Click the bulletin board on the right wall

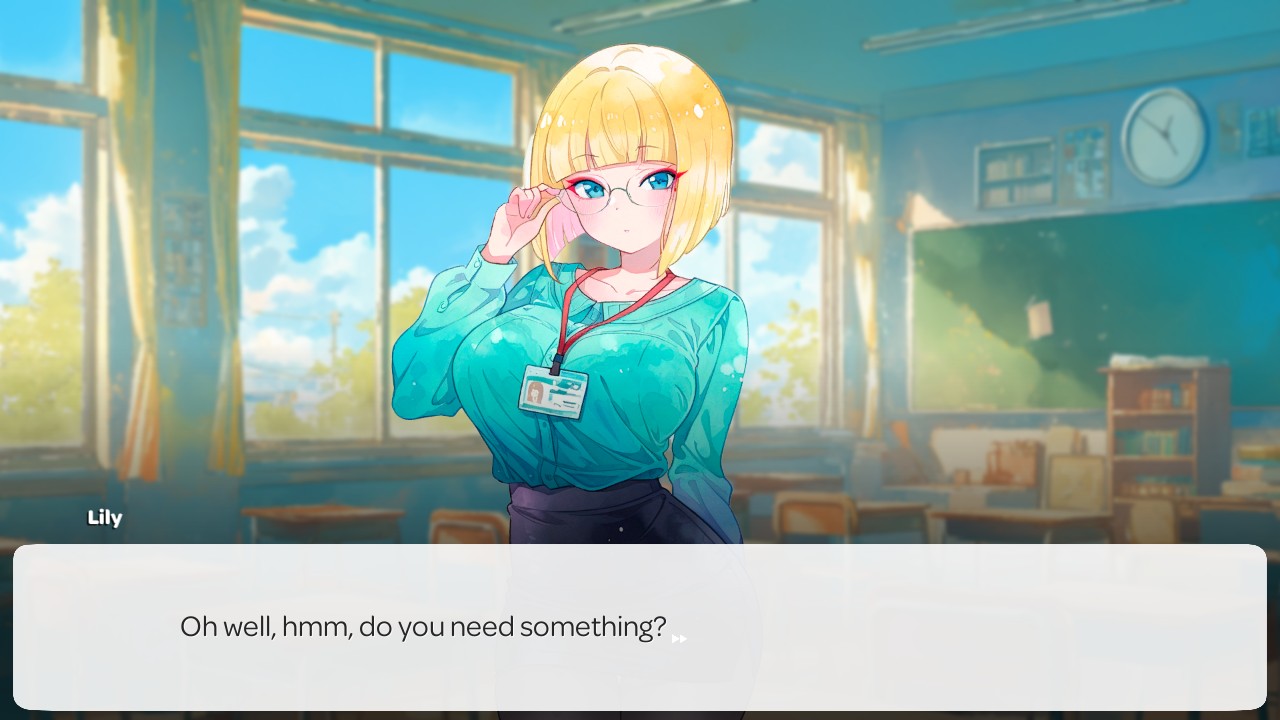[1083, 160]
